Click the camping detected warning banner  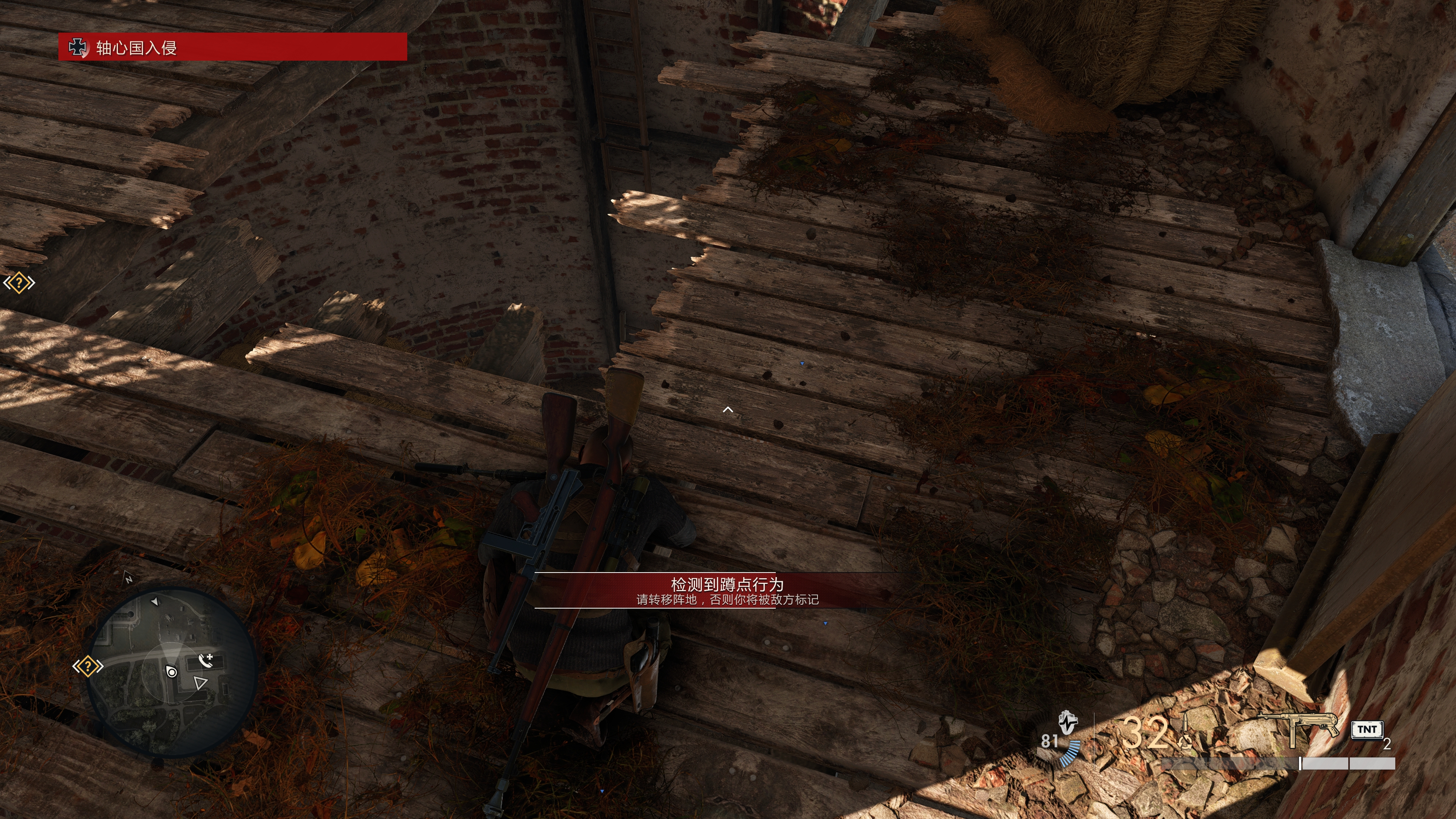[x=727, y=590]
